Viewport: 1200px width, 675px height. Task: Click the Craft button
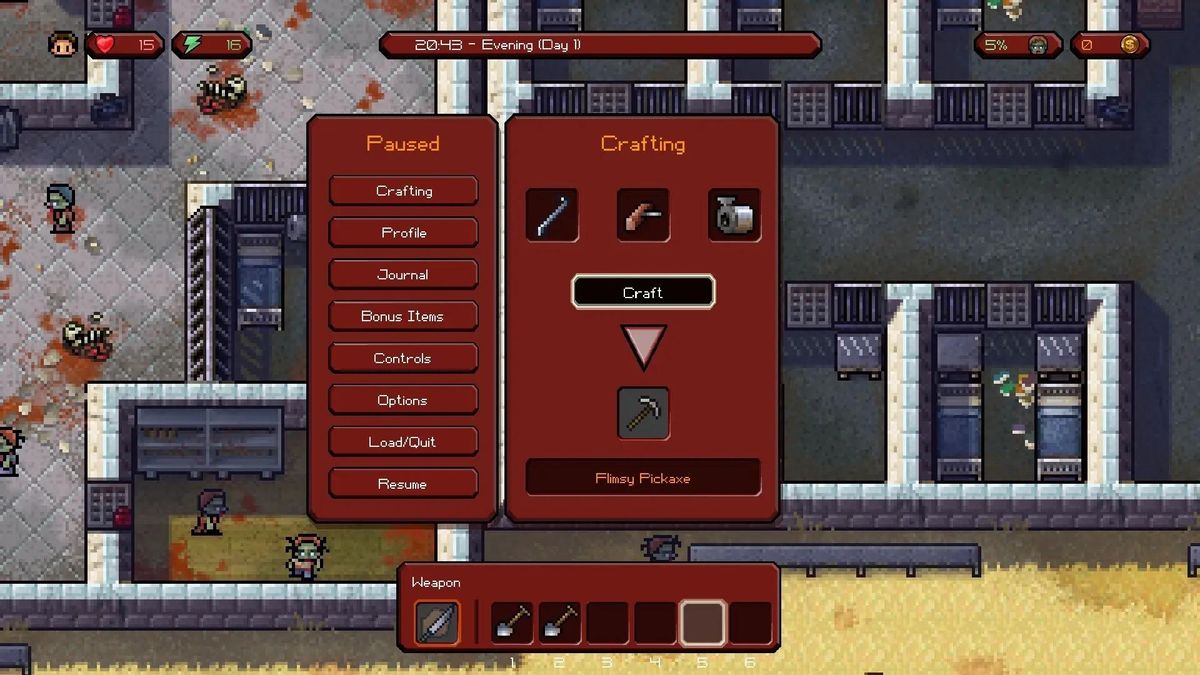pyautogui.click(x=643, y=293)
